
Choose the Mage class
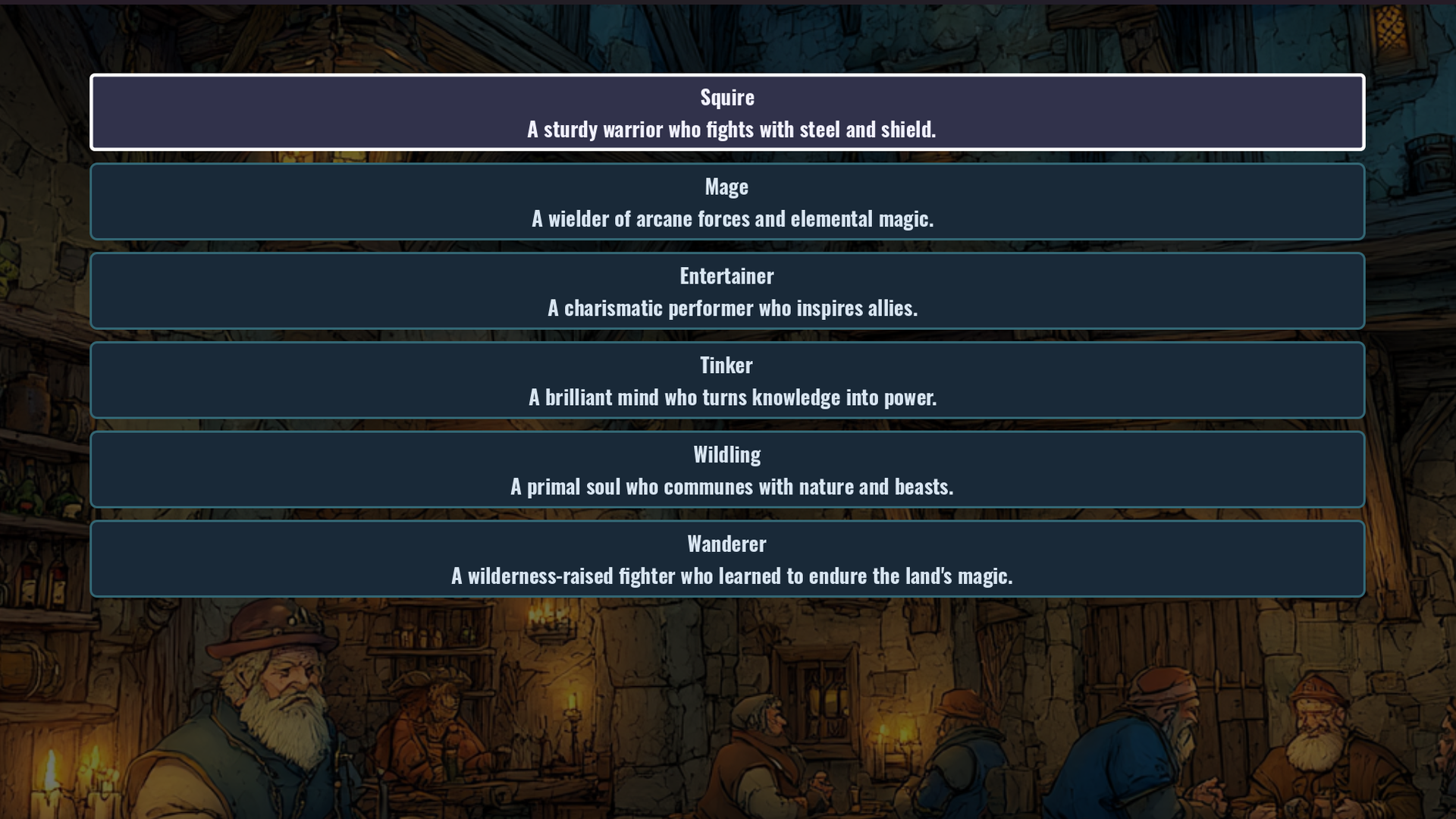(x=728, y=201)
